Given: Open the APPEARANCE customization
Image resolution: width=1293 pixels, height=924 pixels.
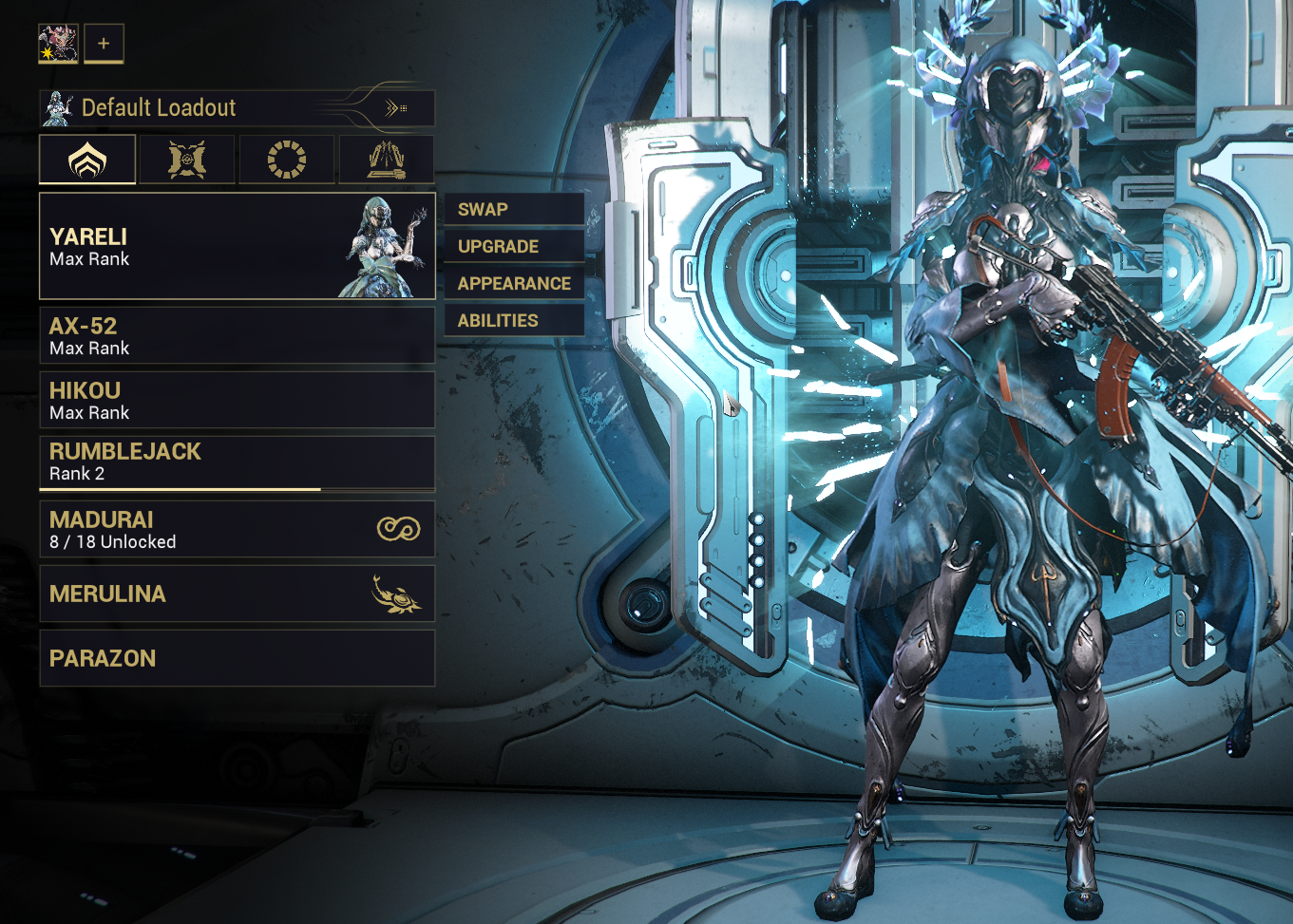Looking at the screenshot, I should coord(514,284).
